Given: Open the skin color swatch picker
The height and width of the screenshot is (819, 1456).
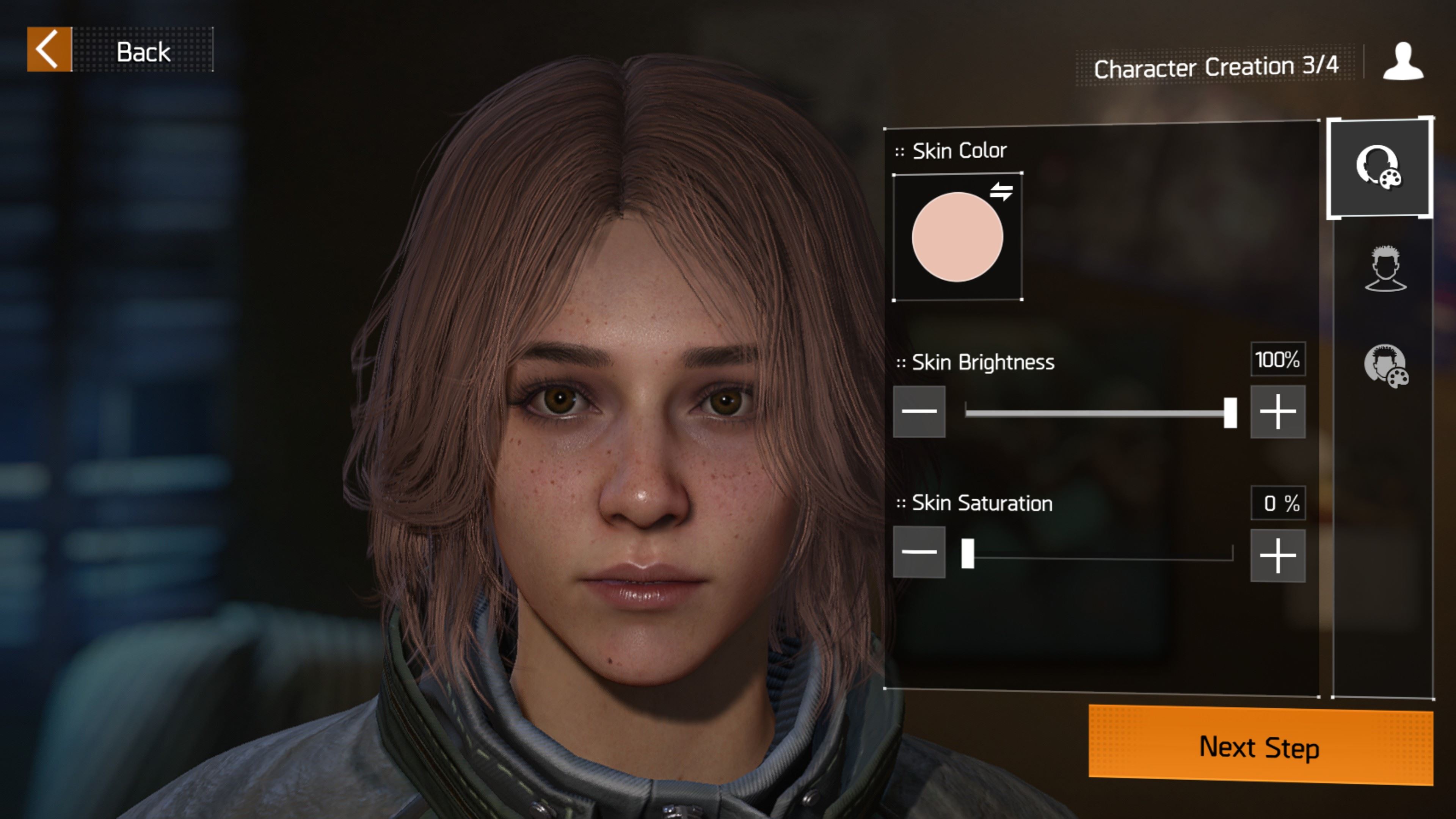Looking at the screenshot, I should pos(957,237).
